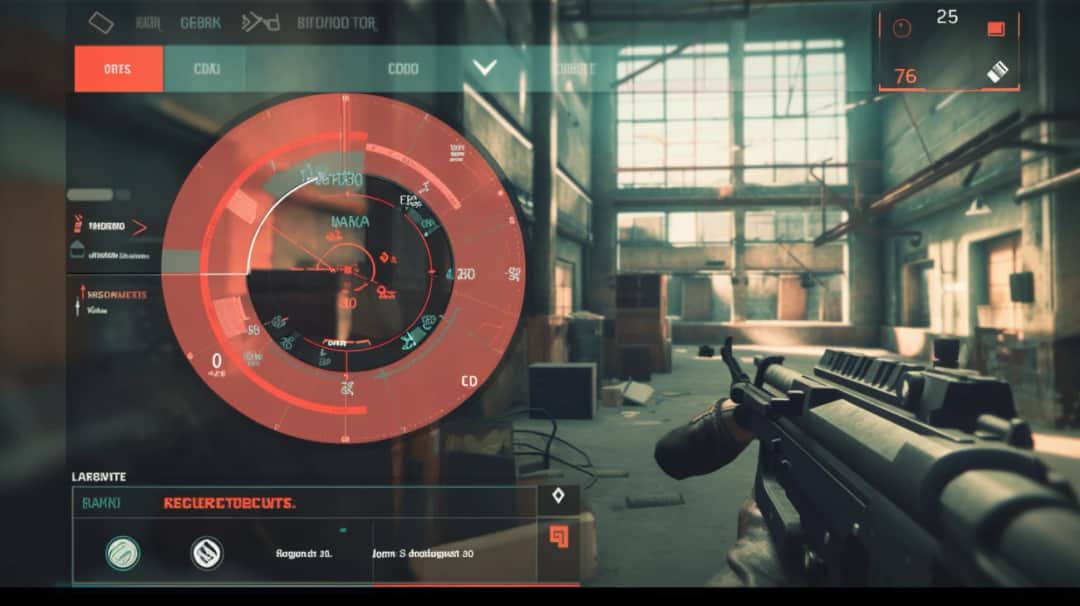1080x606 pixels.
Task: Click the white diamond button on bottom panel
Action: click(558, 495)
